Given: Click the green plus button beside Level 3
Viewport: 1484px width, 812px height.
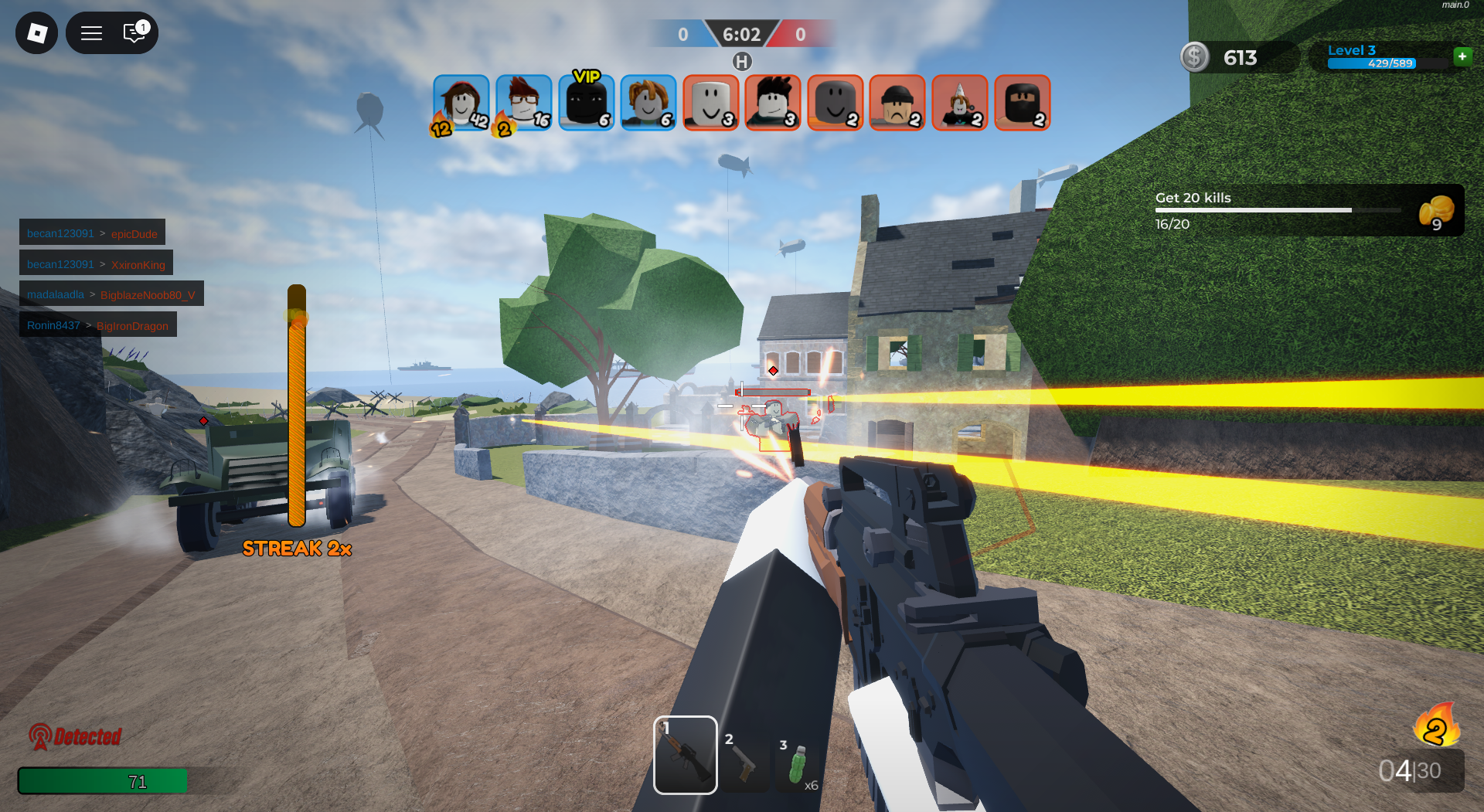Looking at the screenshot, I should coord(1462,56).
